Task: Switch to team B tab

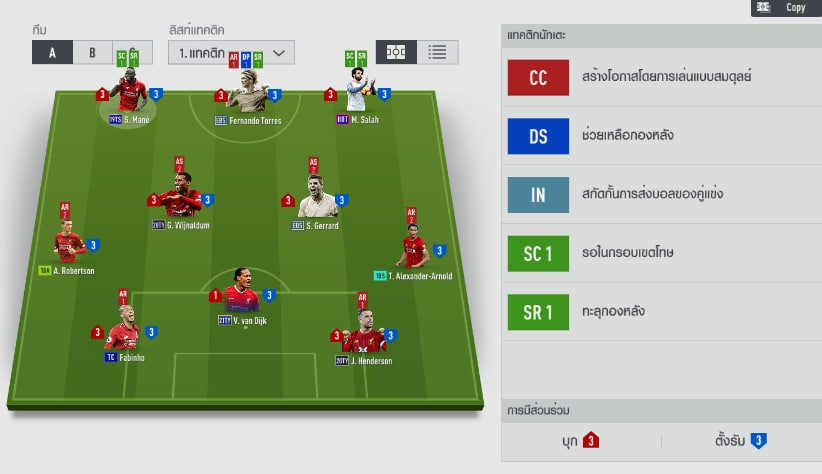Action: click(x=91, y=53)
